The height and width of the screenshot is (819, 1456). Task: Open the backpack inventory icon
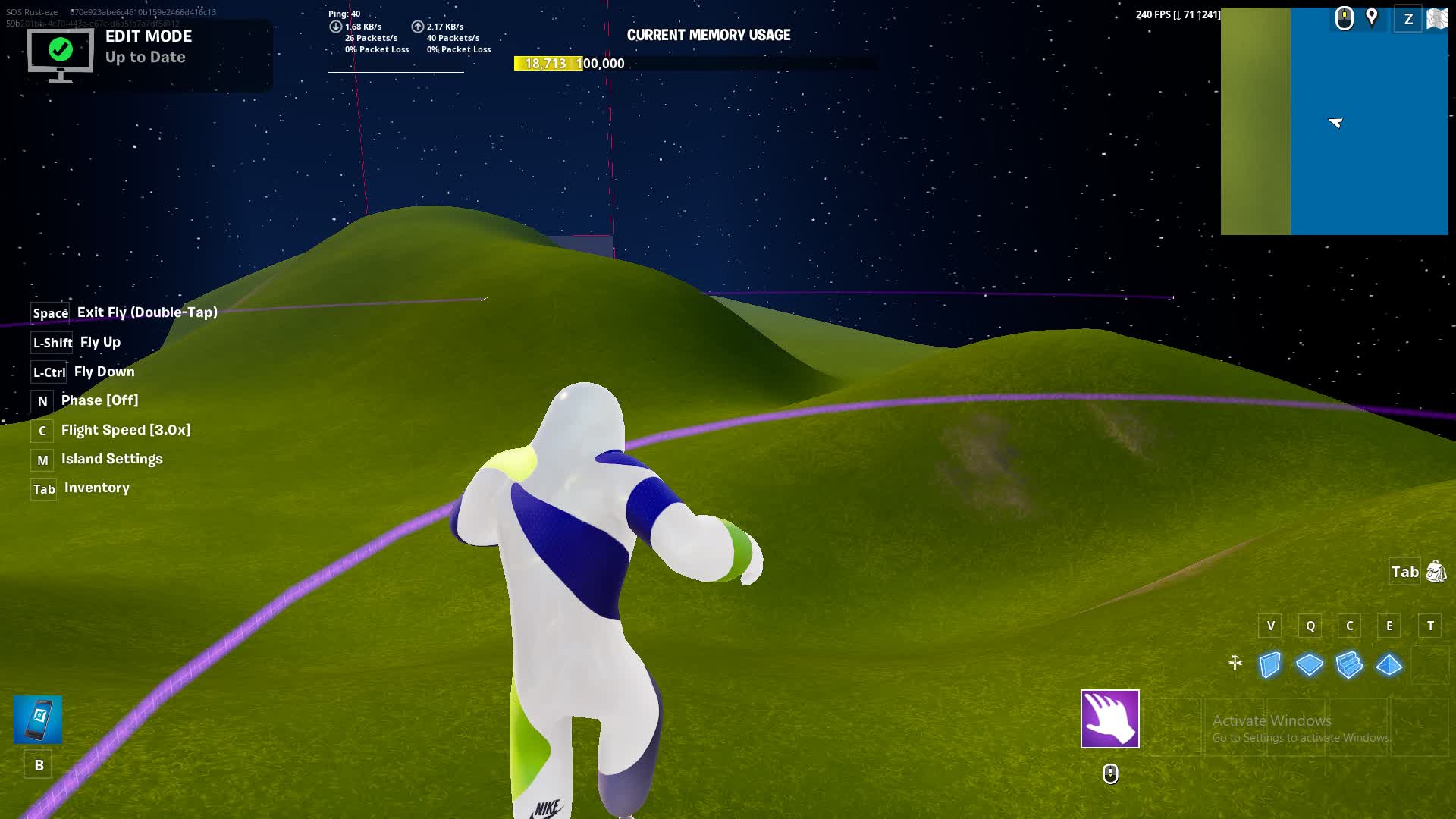click(x=1436, y=572)
